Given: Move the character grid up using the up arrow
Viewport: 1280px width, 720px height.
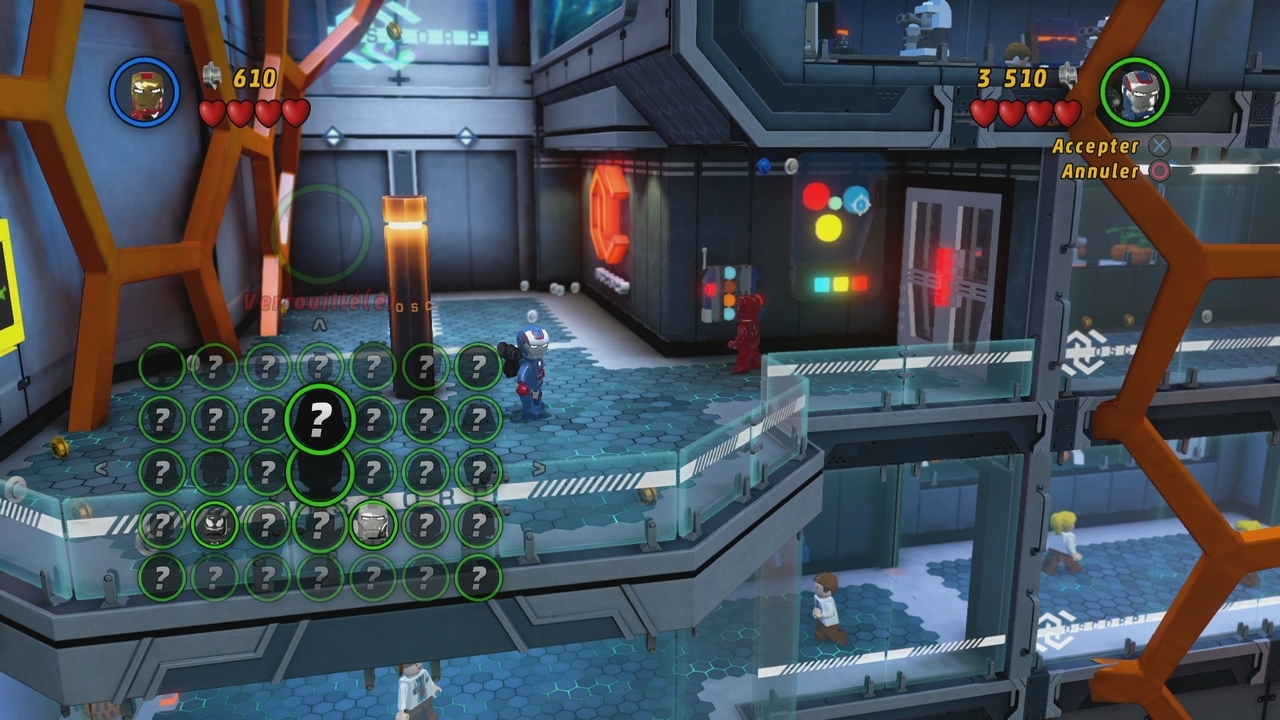Looking at the screenshot, I should (319, 325).
